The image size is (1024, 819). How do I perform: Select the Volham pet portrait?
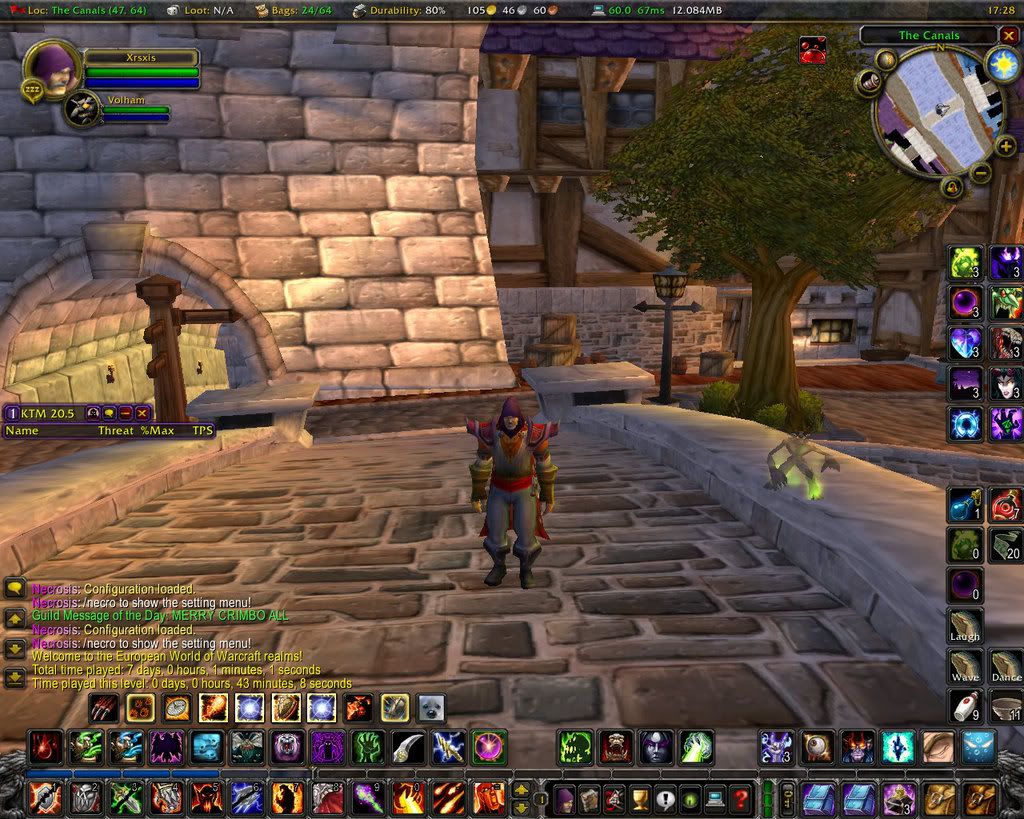click(82, 109)
